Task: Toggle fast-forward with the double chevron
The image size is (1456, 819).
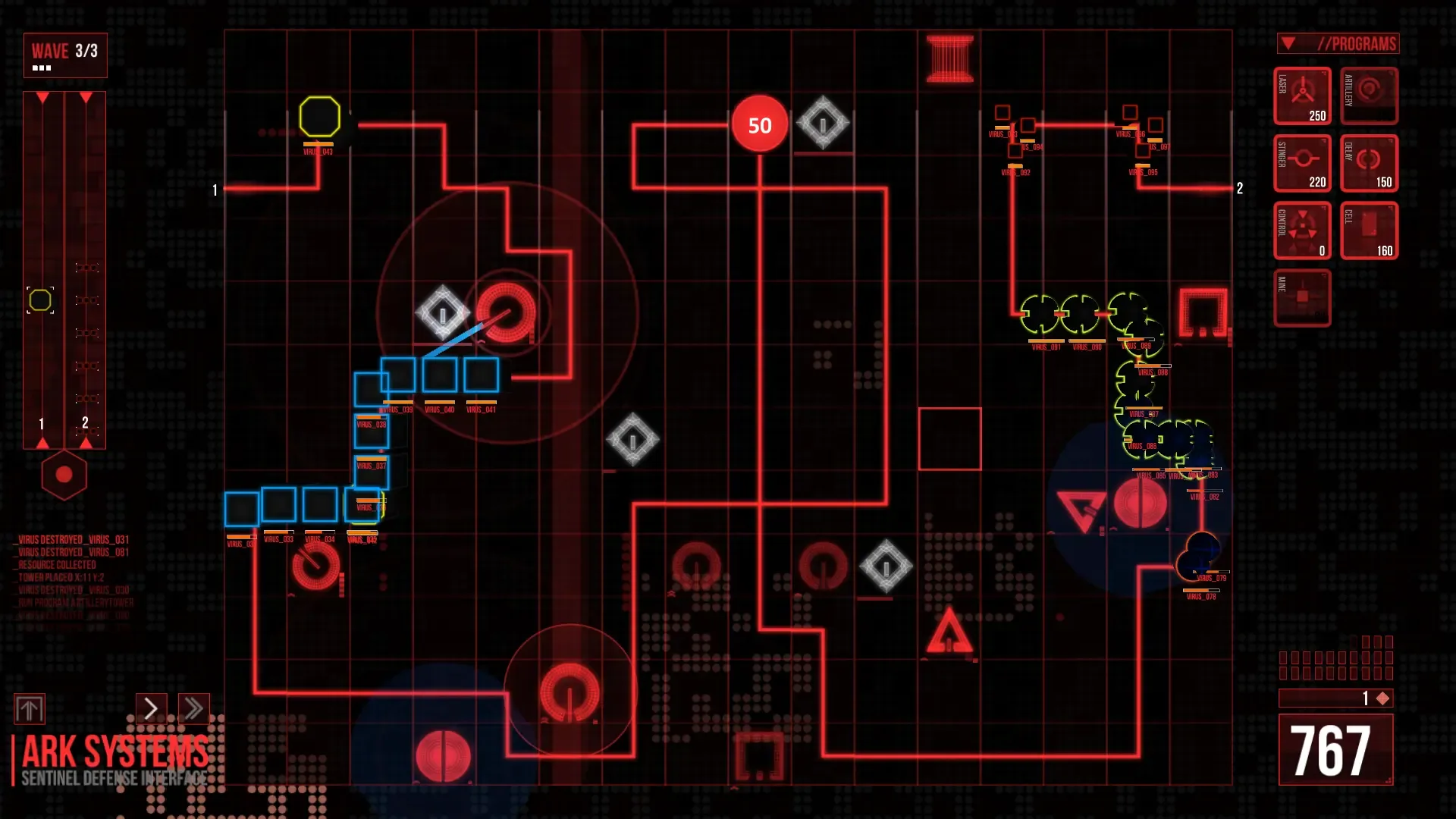Action: point(193,708)
